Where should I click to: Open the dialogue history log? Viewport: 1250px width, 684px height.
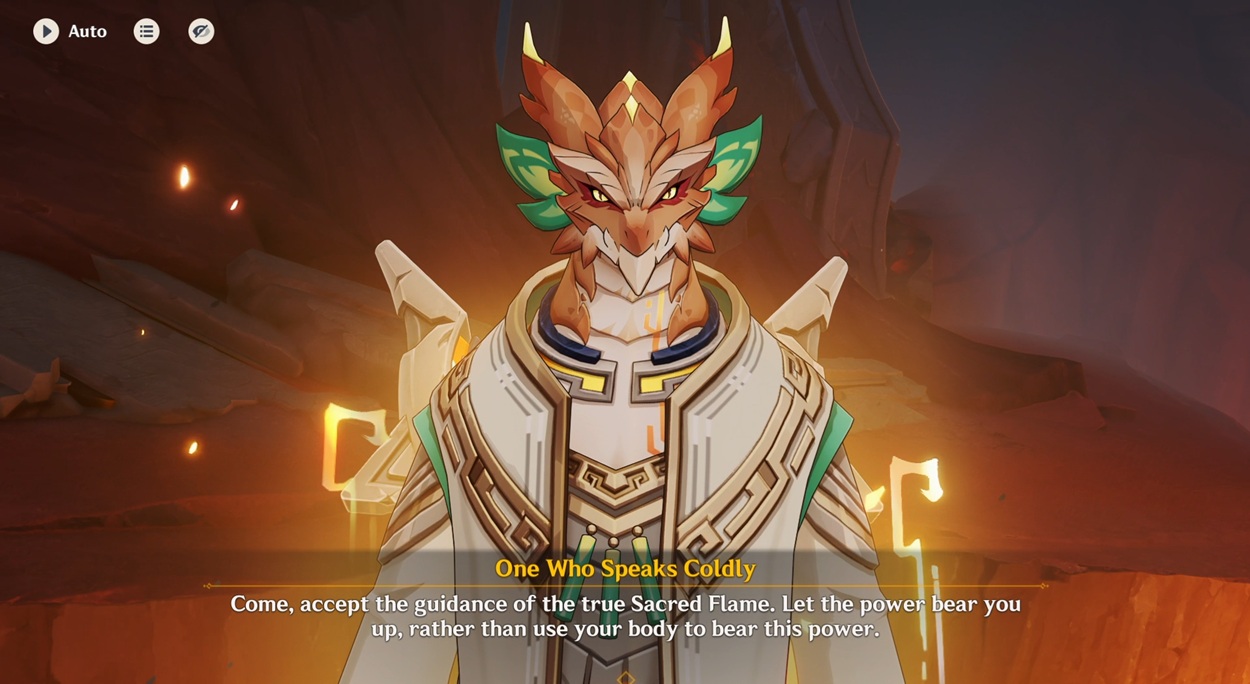click(x=147, y=31)
